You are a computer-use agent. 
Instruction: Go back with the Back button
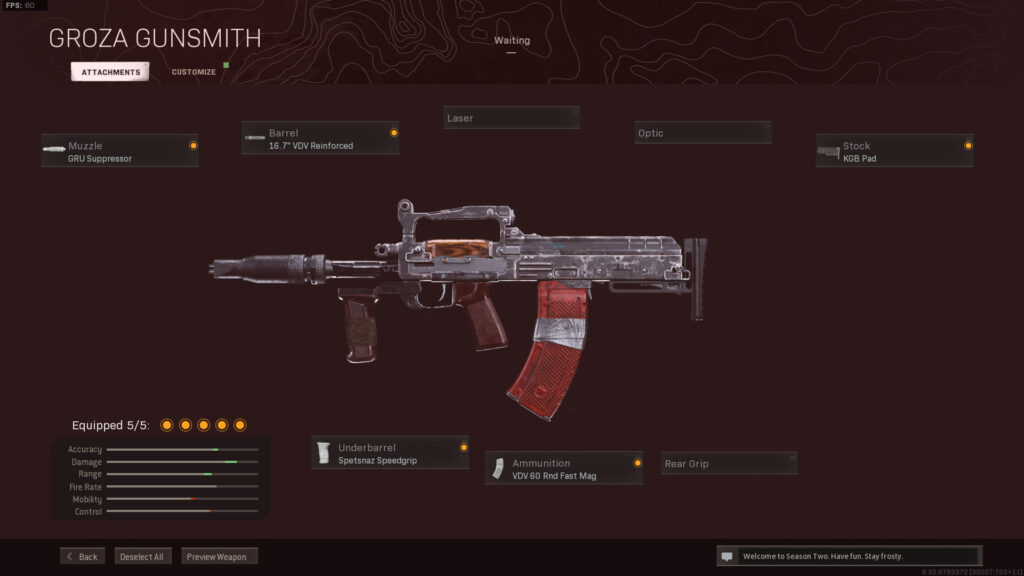(82, 556)
